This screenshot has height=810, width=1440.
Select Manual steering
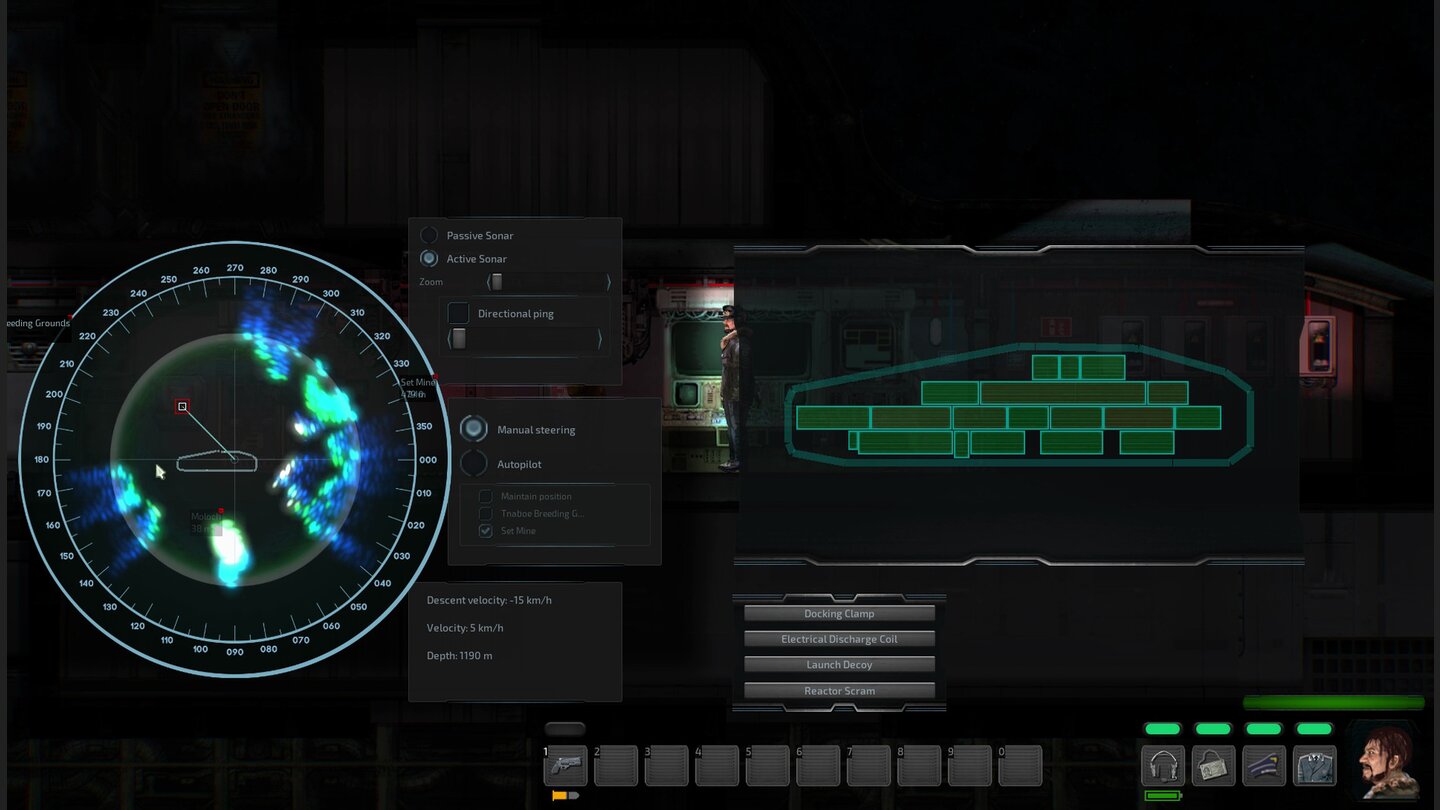pos(472,429)
